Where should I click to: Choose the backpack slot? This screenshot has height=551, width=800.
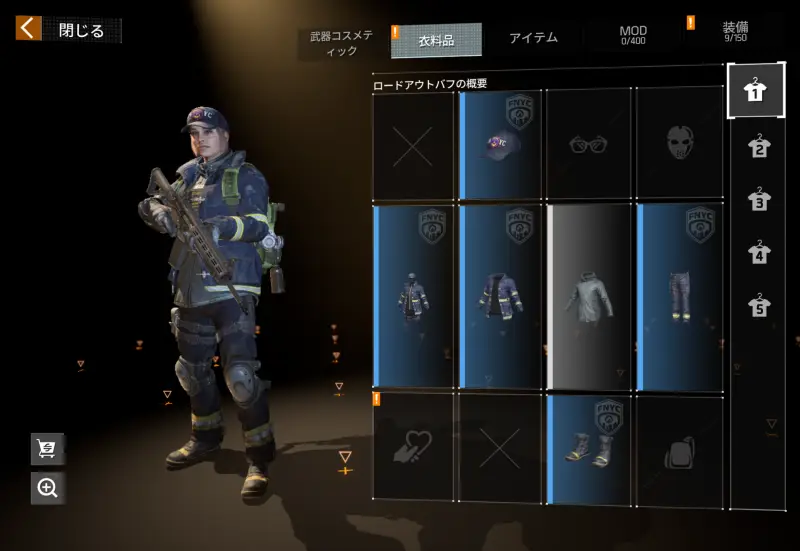pos(680,450)
